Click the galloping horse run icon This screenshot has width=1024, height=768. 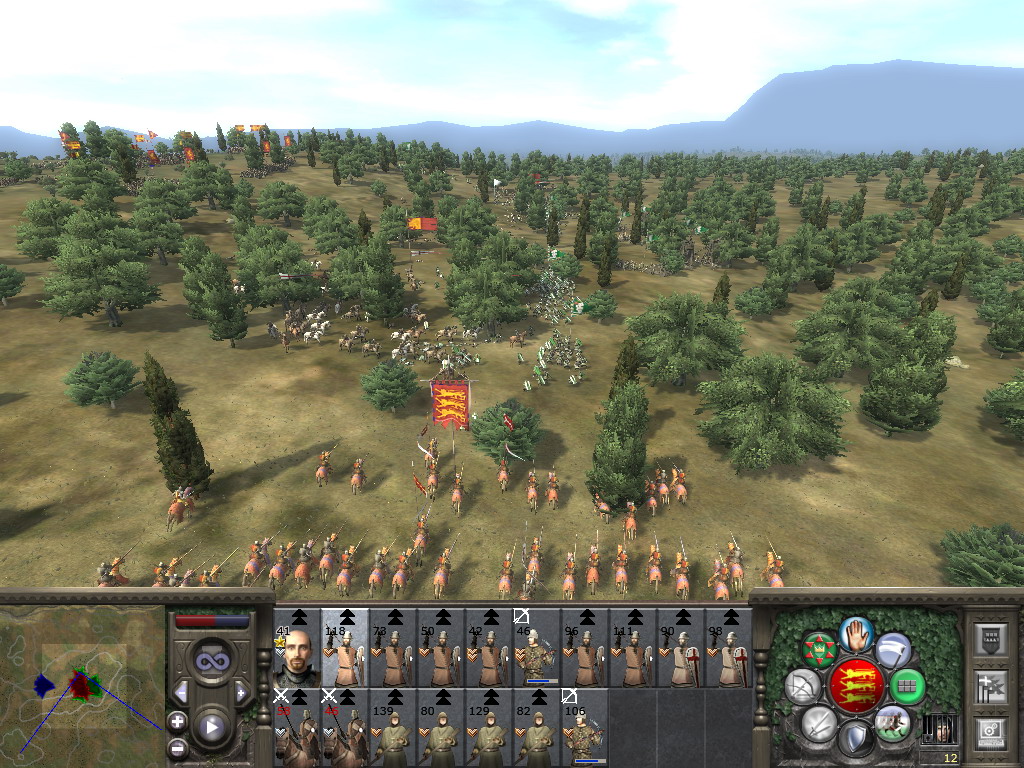point(891,722)
